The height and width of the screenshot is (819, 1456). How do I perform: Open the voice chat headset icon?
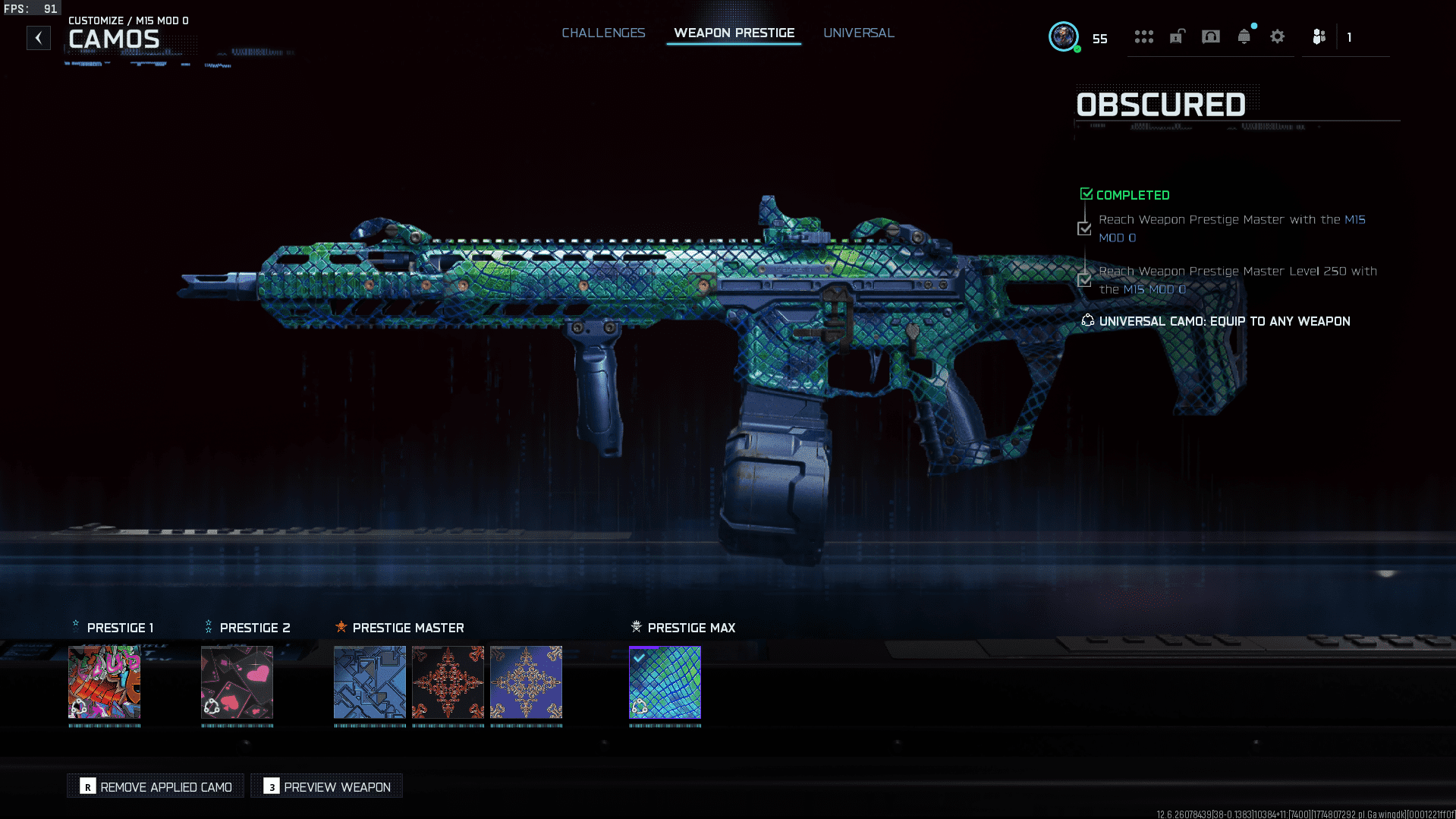click(x=1210, y=36)
